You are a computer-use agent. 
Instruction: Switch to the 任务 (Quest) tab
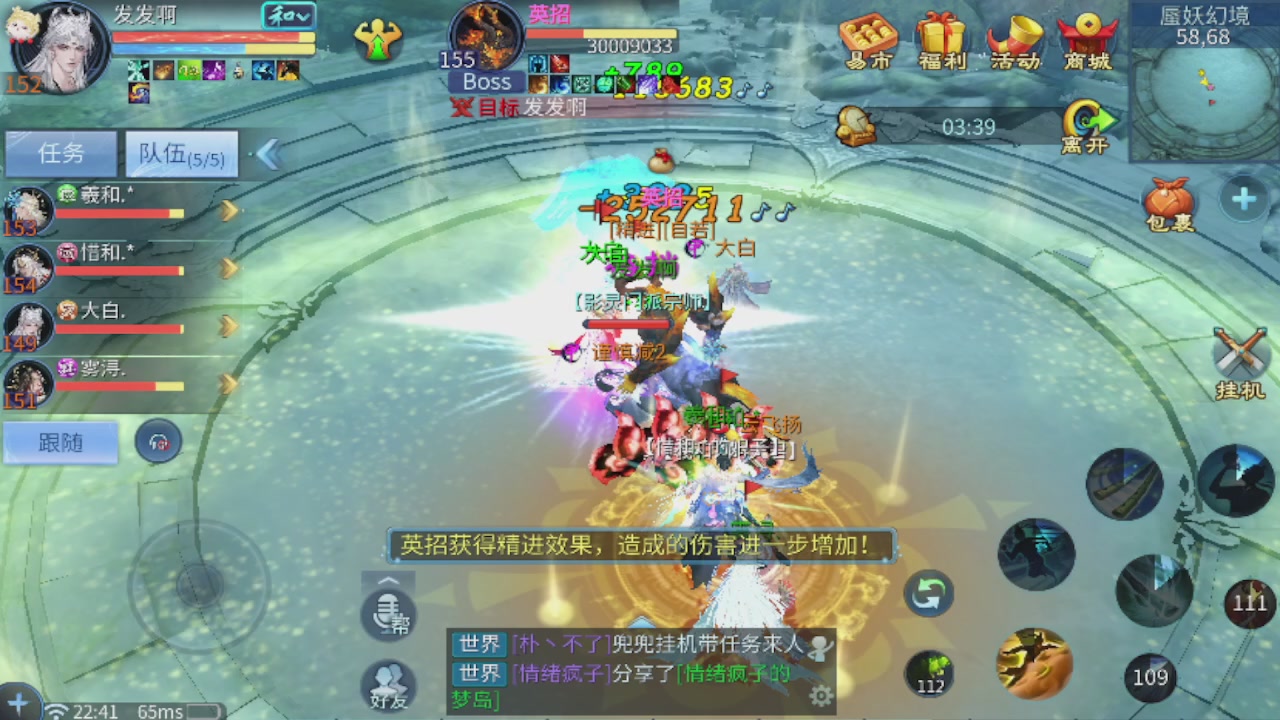point(60,152)
